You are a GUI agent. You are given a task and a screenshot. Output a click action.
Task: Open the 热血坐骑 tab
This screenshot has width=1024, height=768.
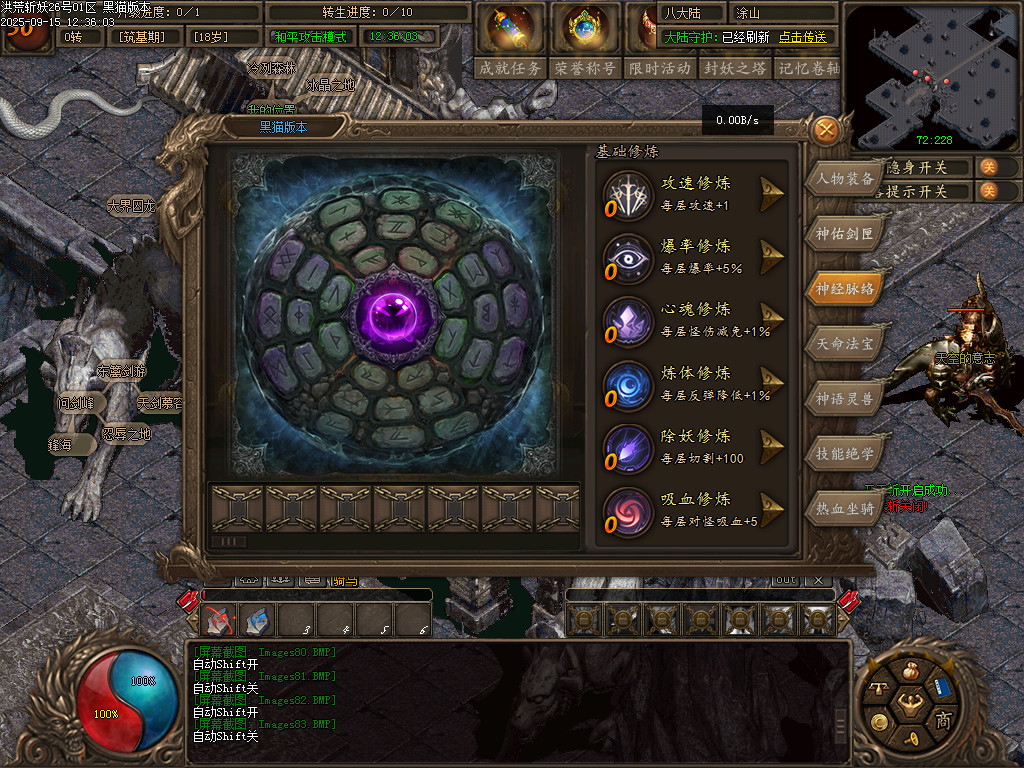[845, 507]
